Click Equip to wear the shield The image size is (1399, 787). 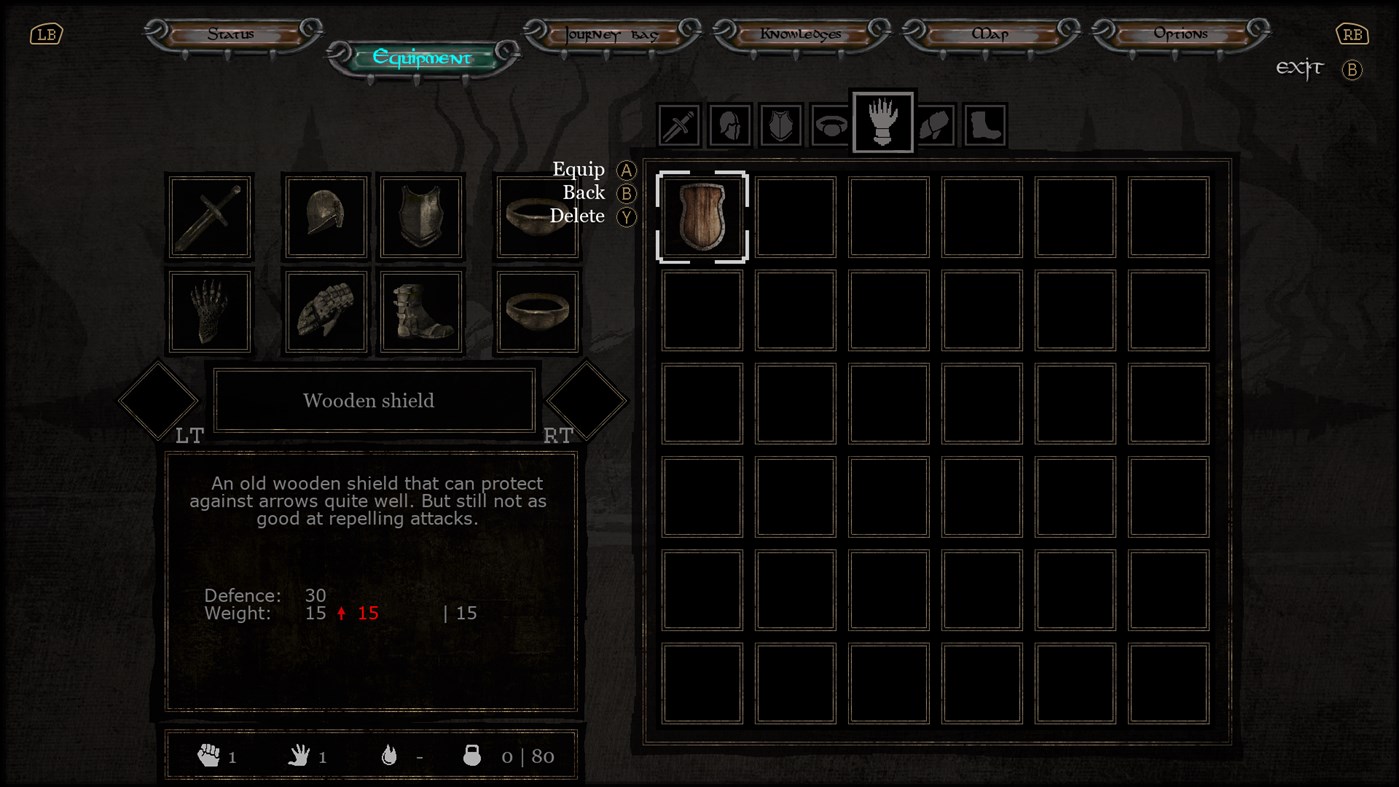580,169
